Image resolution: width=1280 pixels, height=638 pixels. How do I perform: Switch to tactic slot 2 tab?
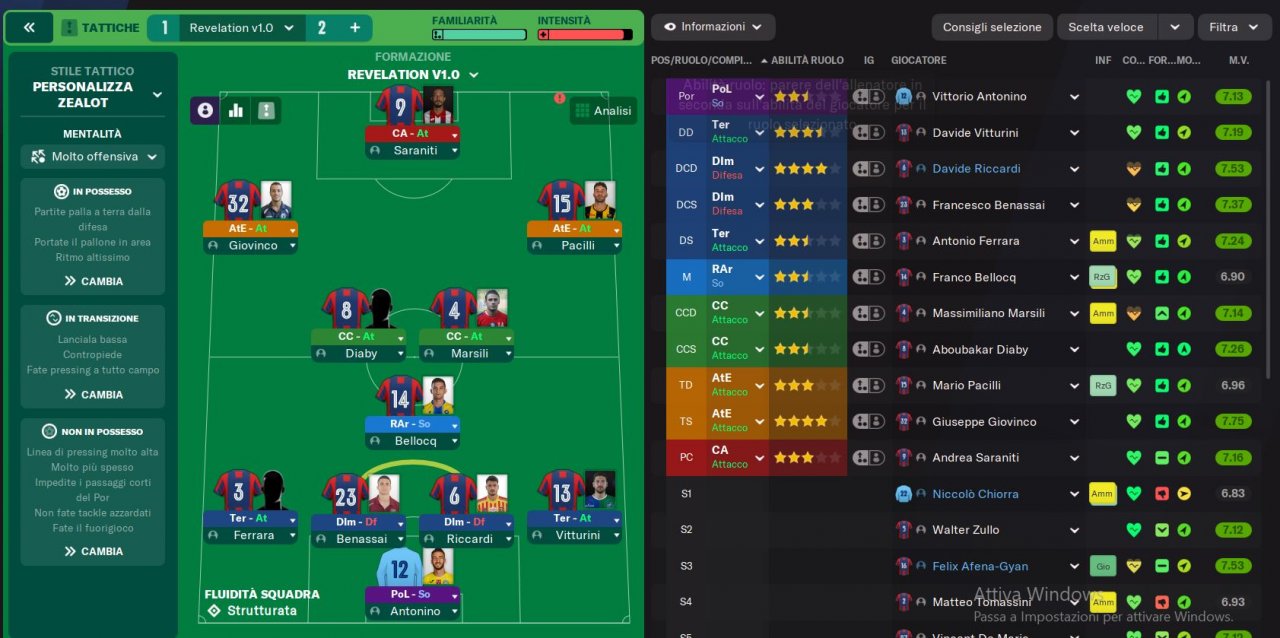click(x=321, y=28)
